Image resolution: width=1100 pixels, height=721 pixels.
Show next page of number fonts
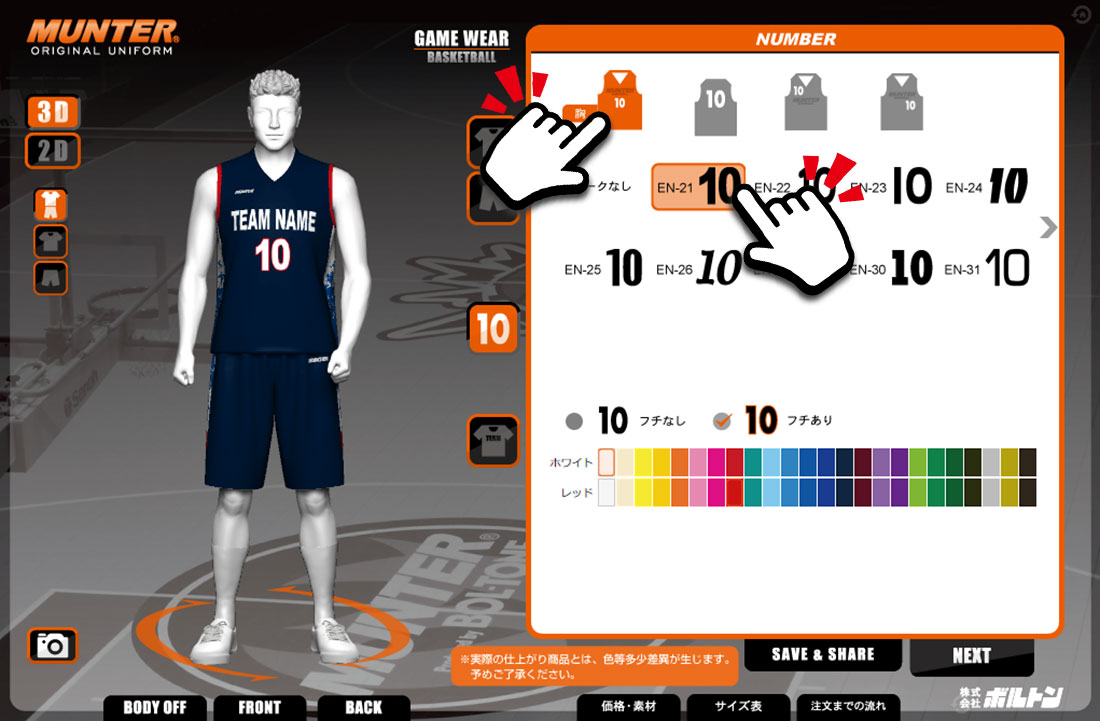(1048, 228)
